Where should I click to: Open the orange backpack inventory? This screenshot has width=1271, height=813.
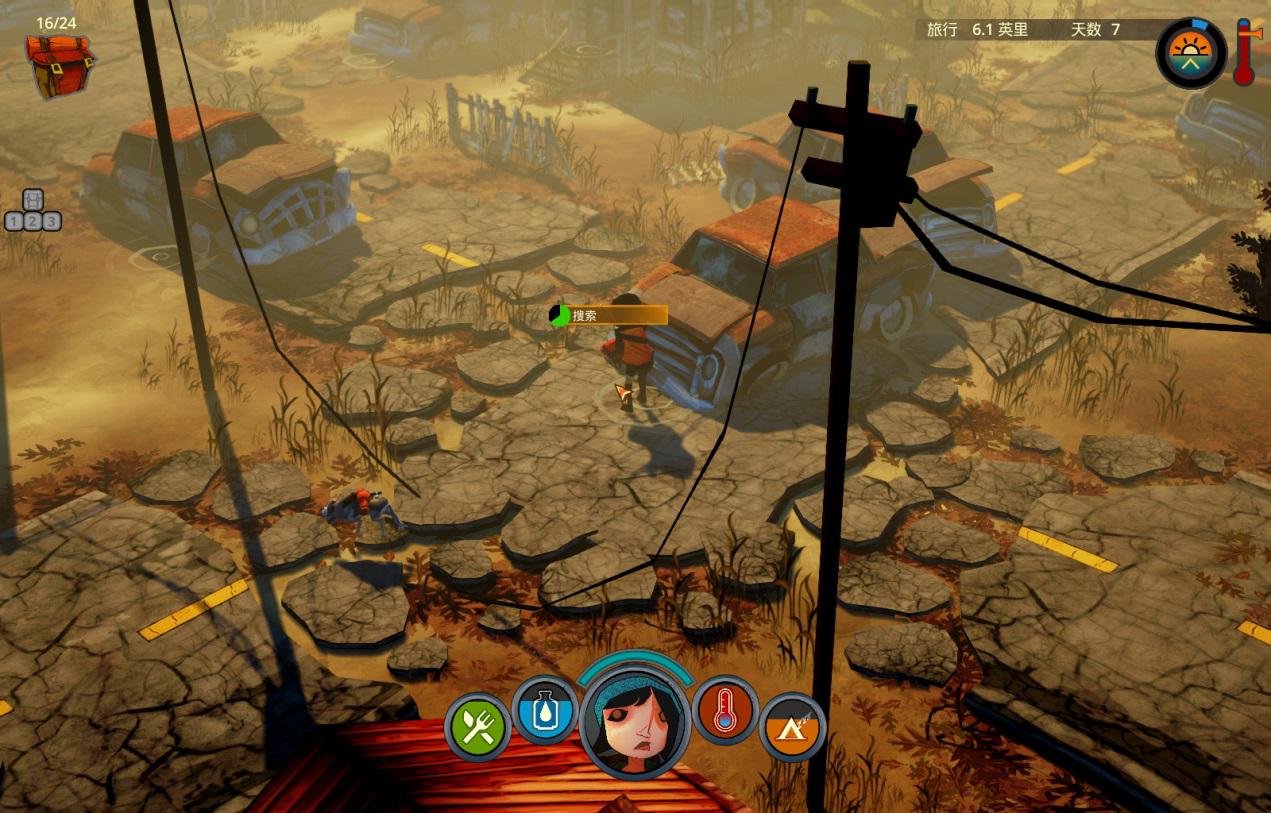tap(59, 65)
